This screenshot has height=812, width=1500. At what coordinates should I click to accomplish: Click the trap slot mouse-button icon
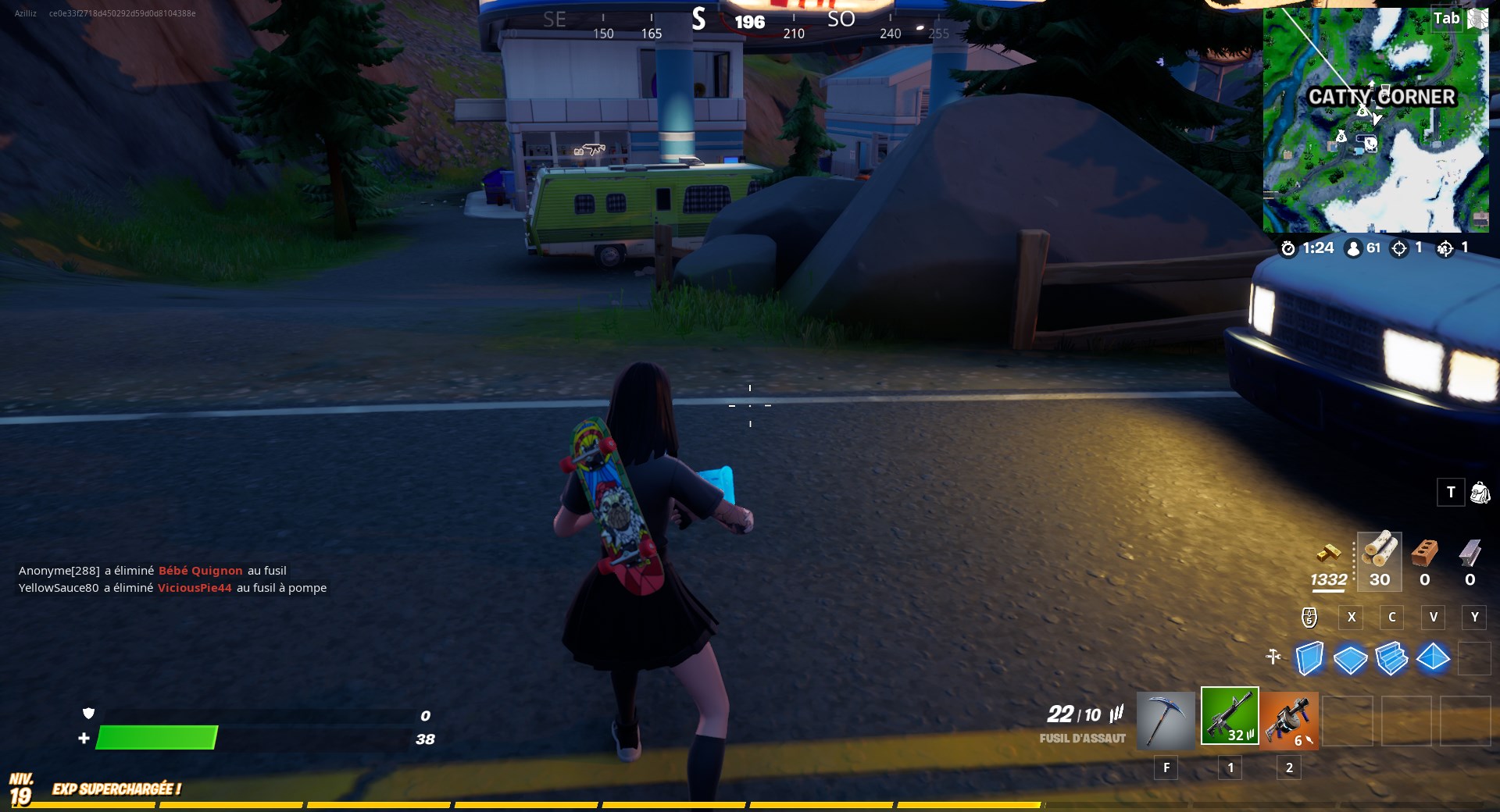1309,618
